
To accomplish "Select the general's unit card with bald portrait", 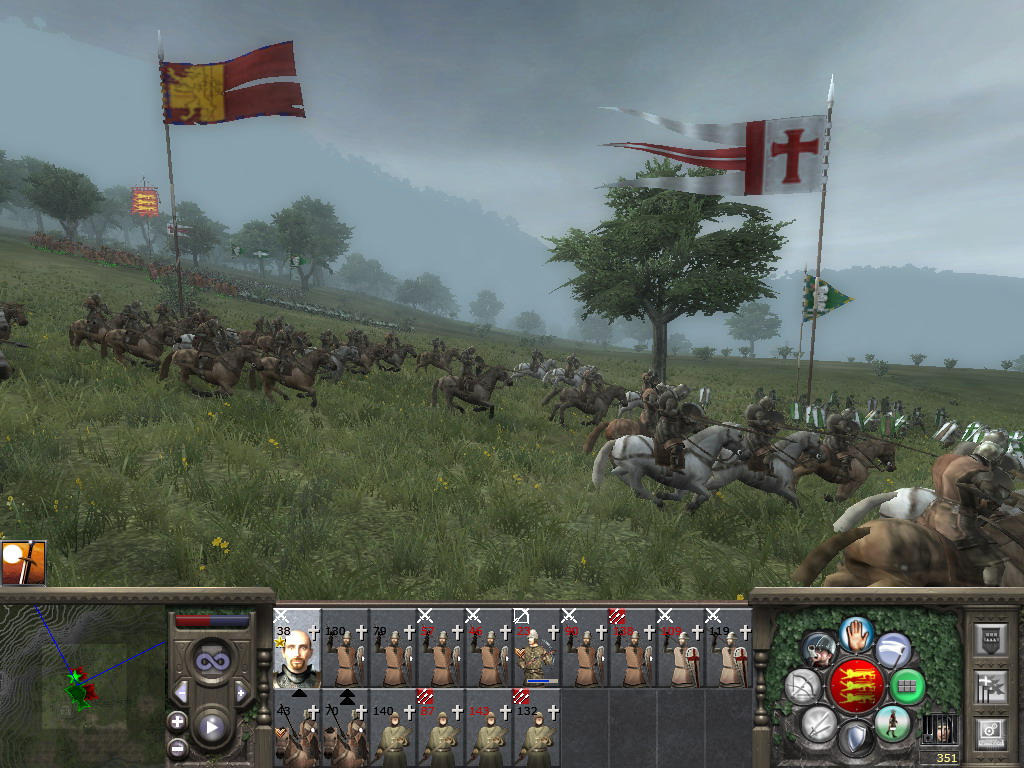I will coord(297,647).
